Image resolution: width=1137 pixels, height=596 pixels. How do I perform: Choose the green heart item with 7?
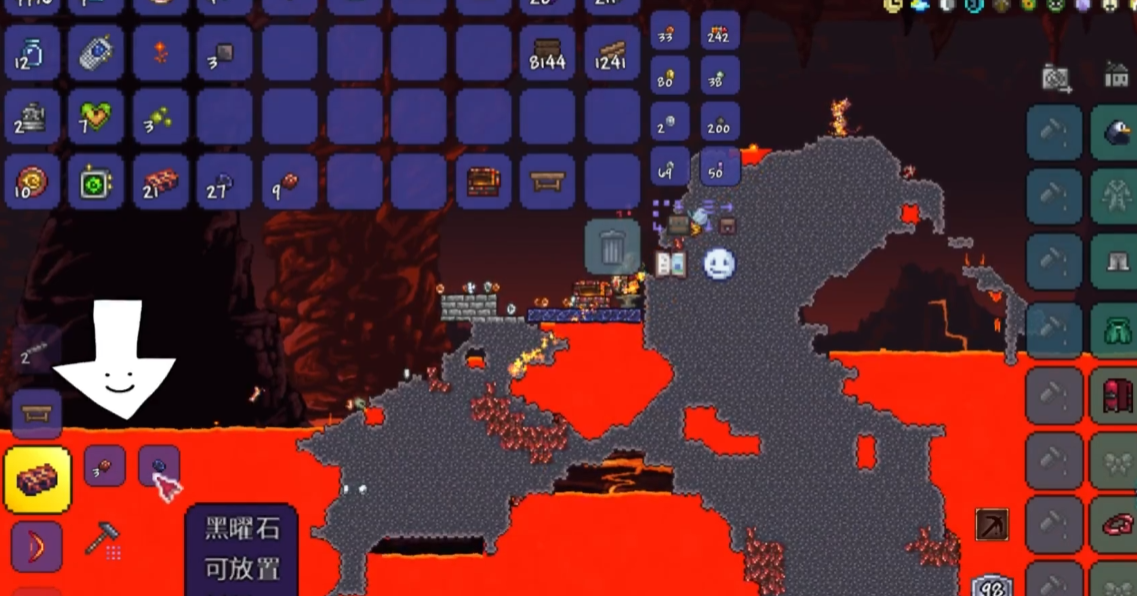coord(96,117)
